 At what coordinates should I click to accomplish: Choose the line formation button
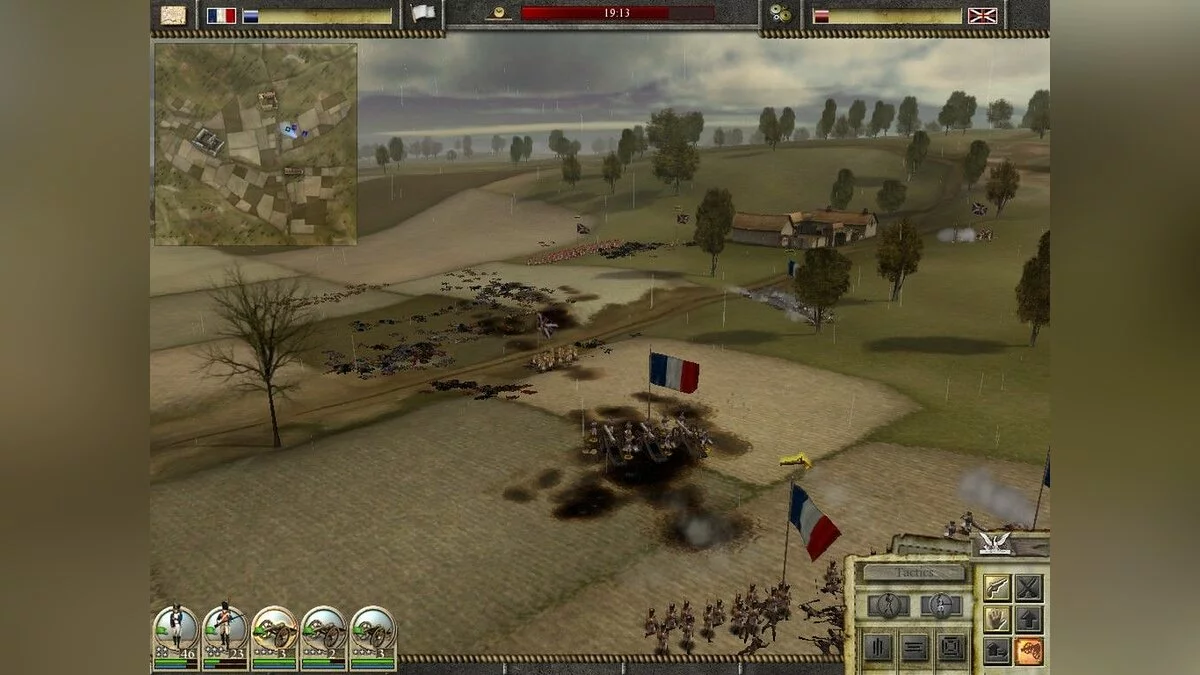tap(914, 647)
